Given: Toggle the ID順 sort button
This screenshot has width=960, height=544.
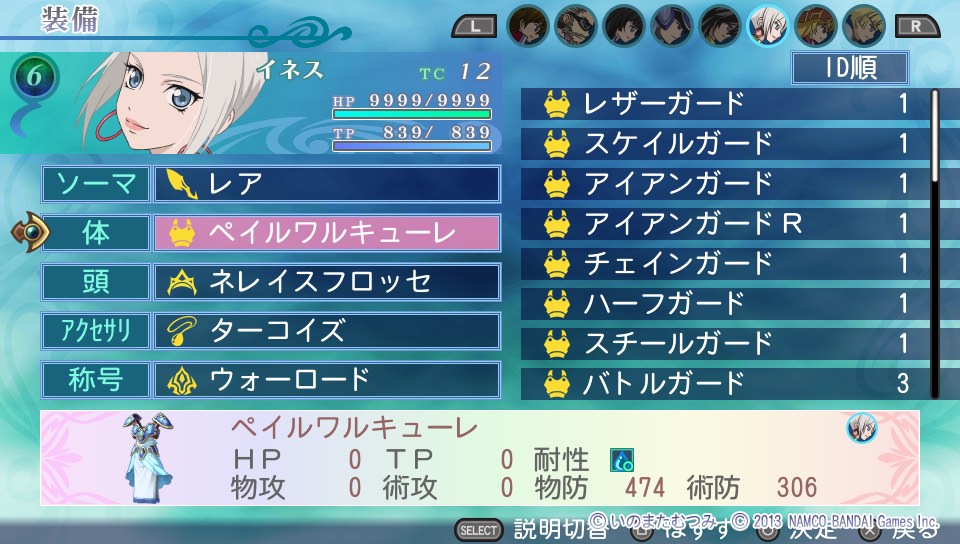Looking at the screenshot, I should 849,68.
